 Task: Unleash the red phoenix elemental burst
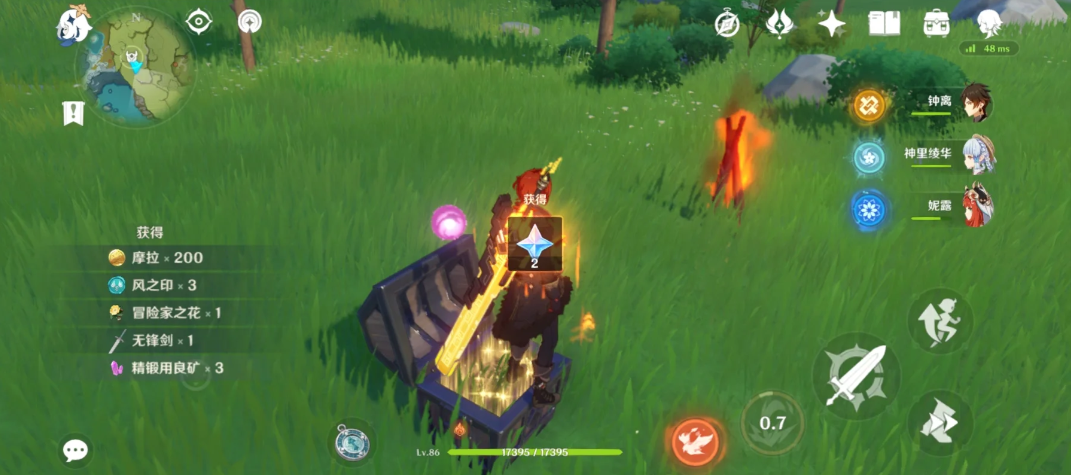pos(696,438)
